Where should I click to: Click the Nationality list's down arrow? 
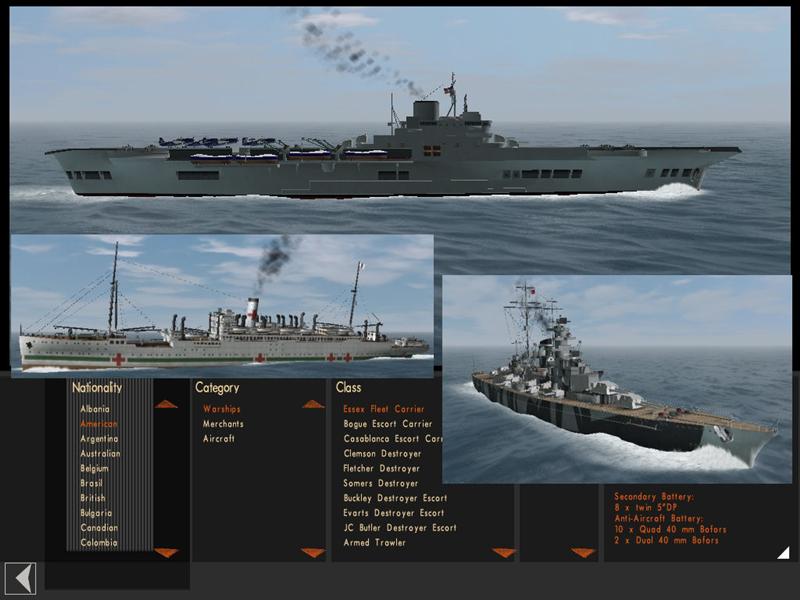166,553
